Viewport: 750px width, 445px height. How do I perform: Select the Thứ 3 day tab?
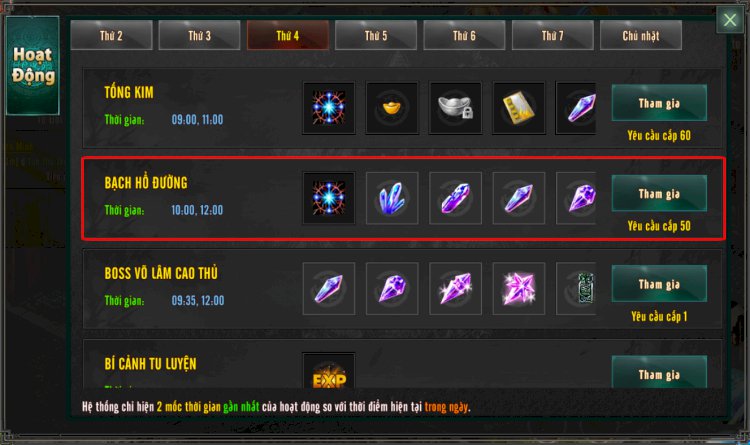[x=199, y=35]
